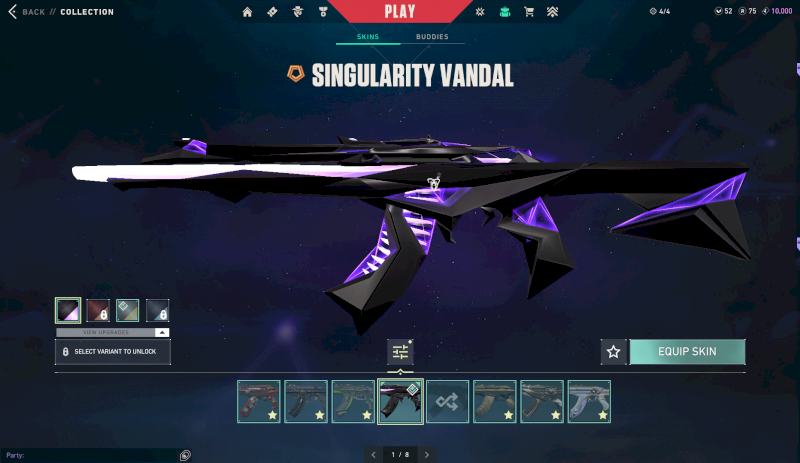Pick the light blue Vandal skin thumbnail
The height and width of the screenshot is (463, 800).
click(589, 401)
